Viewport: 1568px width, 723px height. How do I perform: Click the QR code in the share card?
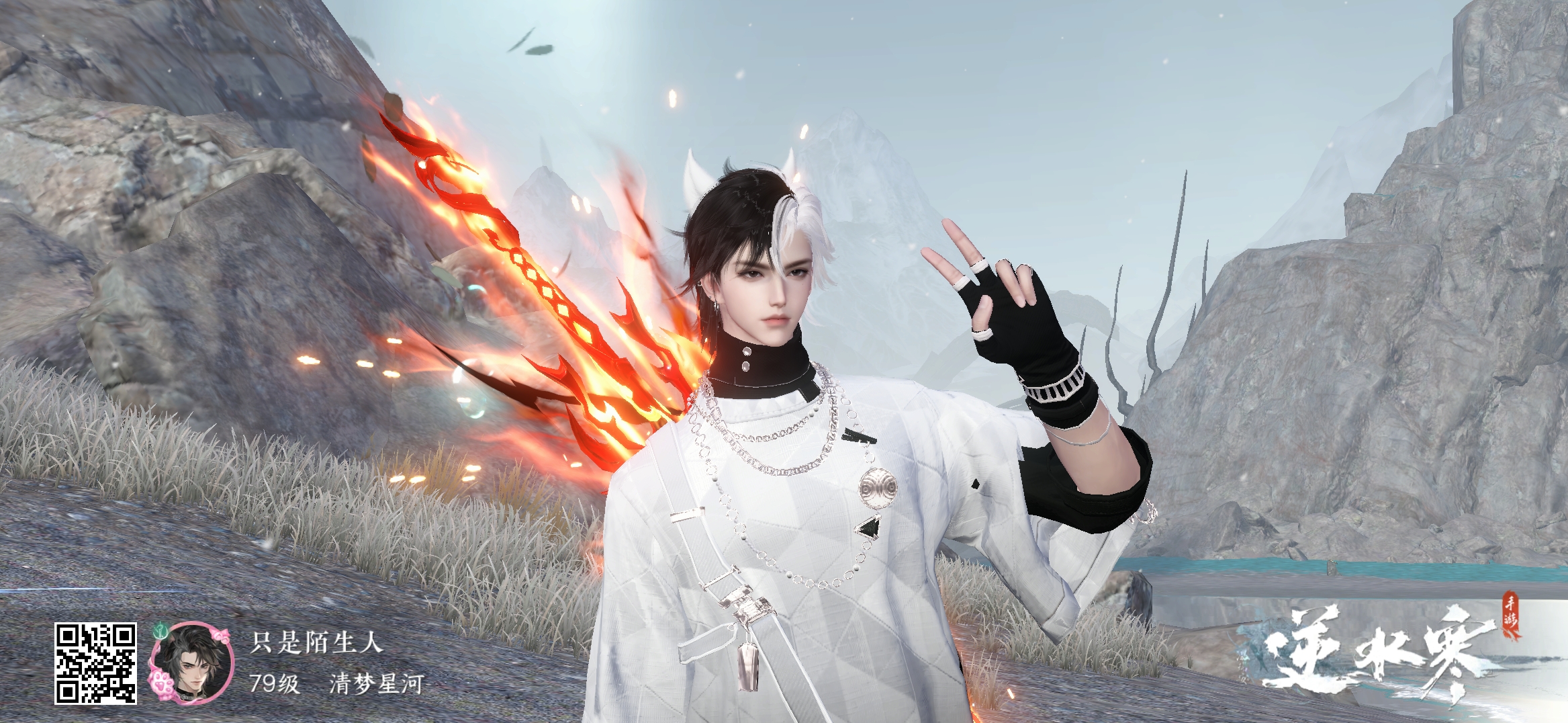coord(95,663)
